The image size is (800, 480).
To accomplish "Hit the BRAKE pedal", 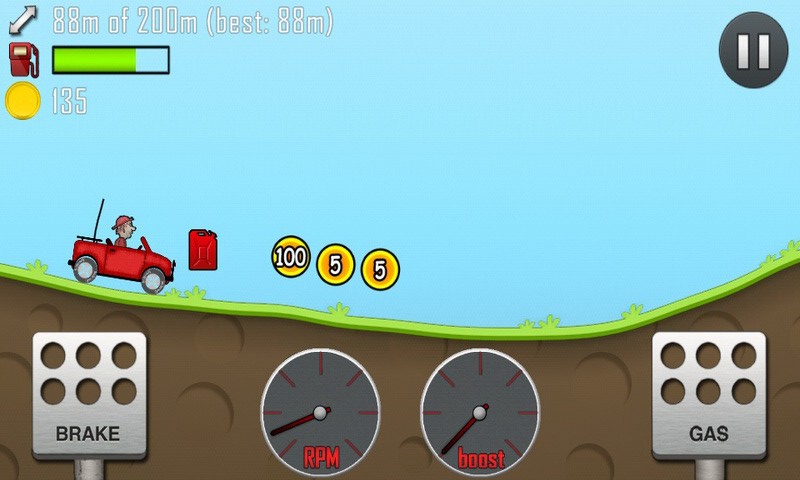I will pos(89,394).
